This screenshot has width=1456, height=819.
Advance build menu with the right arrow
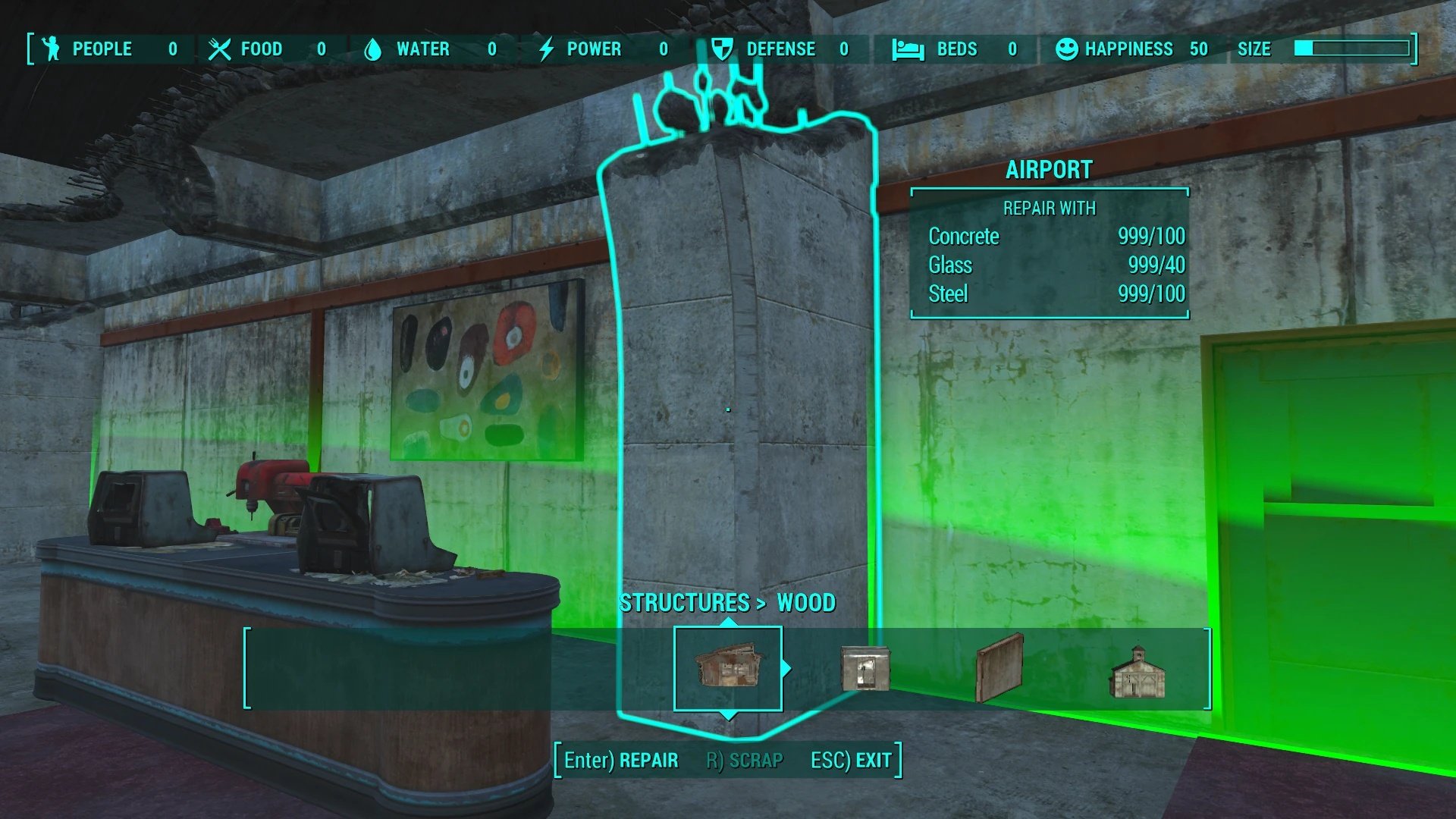787,668
